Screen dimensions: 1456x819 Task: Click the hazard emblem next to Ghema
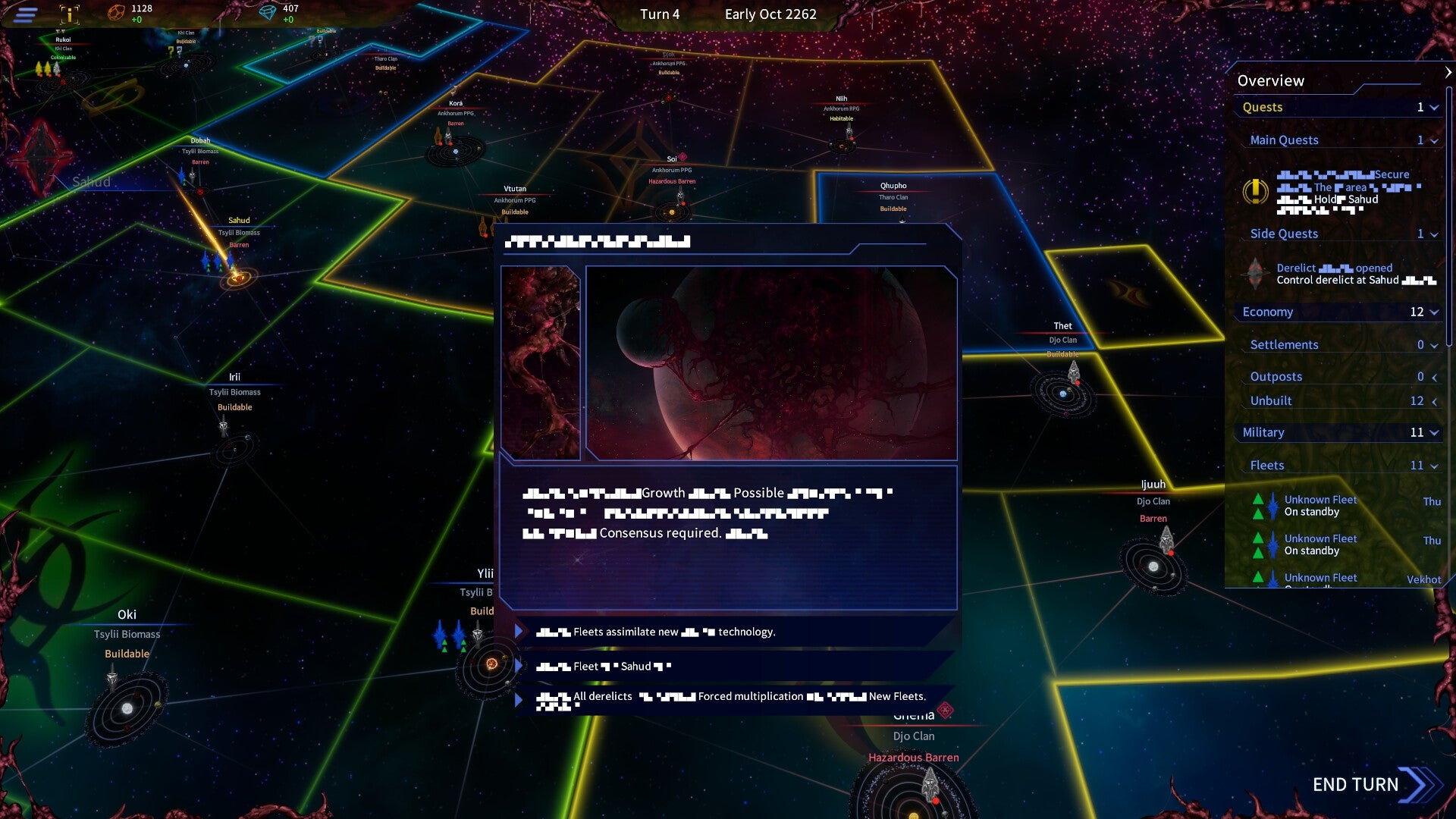[x=946, y=711]
